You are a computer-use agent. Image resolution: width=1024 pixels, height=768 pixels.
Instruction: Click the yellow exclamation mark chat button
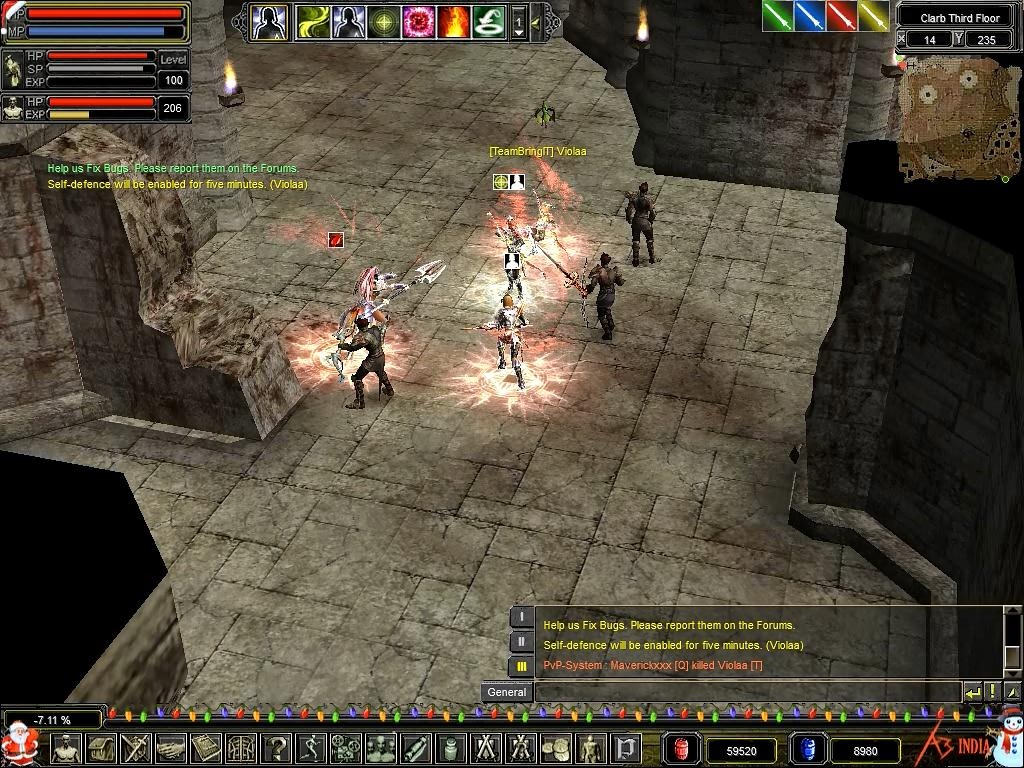992,691
